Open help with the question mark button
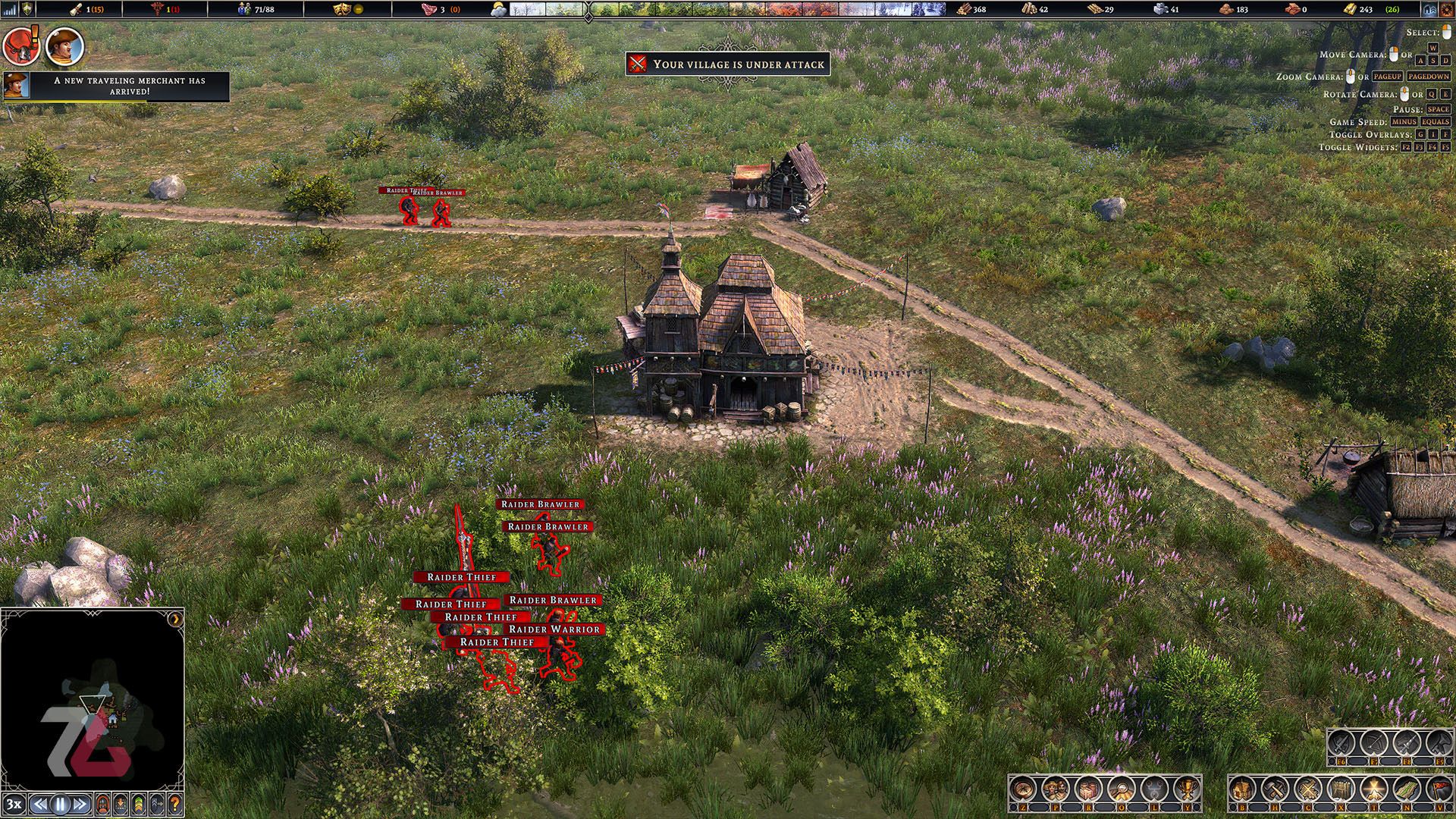 coord(175,804)
